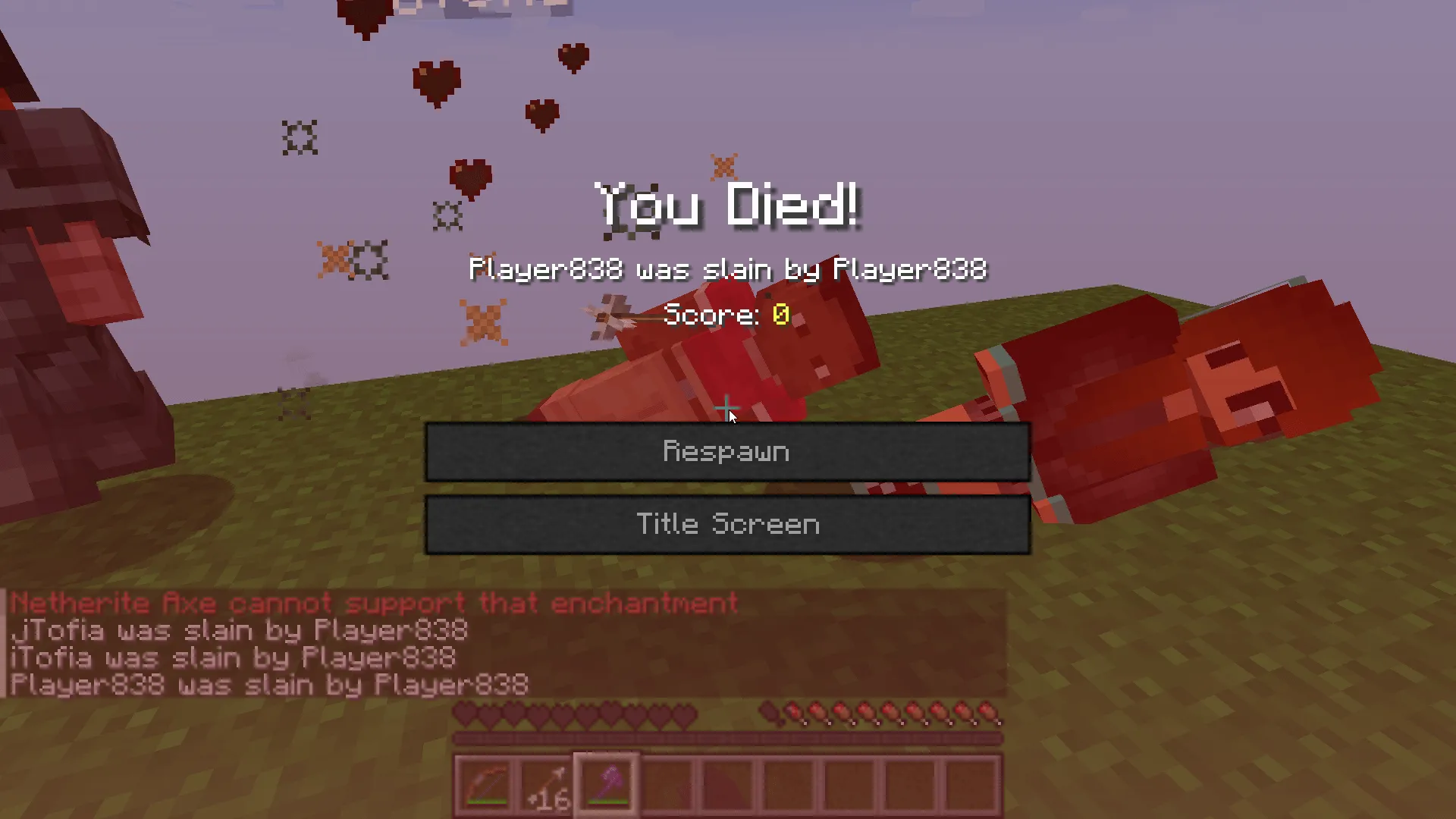The height and width of the screenshot is (819, 1456).
Task: Click the You Died! title text
Action: point(726,203)
